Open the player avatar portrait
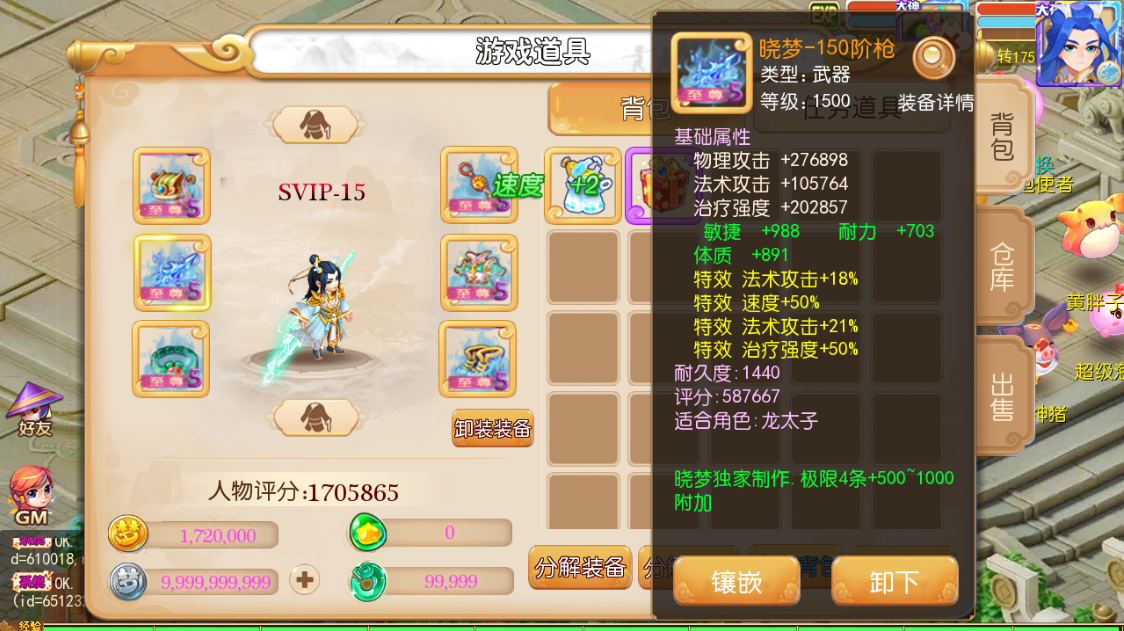This screenshot has width=1124, height=631. click(x=1078, y=45)
